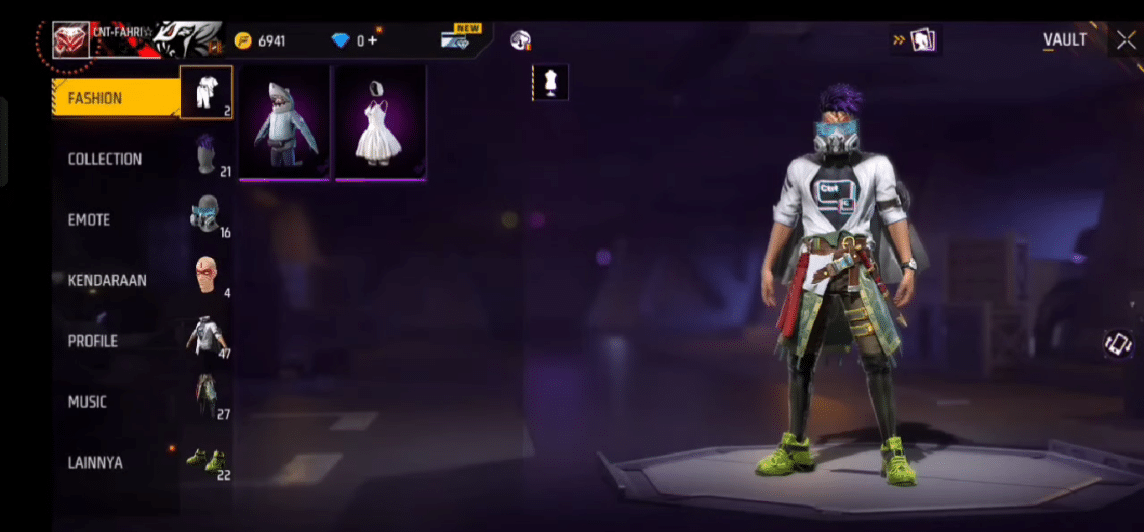Image resolution: width=1144 pixels, height=532 pixels.
Task: Show the white shirt tops category
Action: (x=207, y=337)
